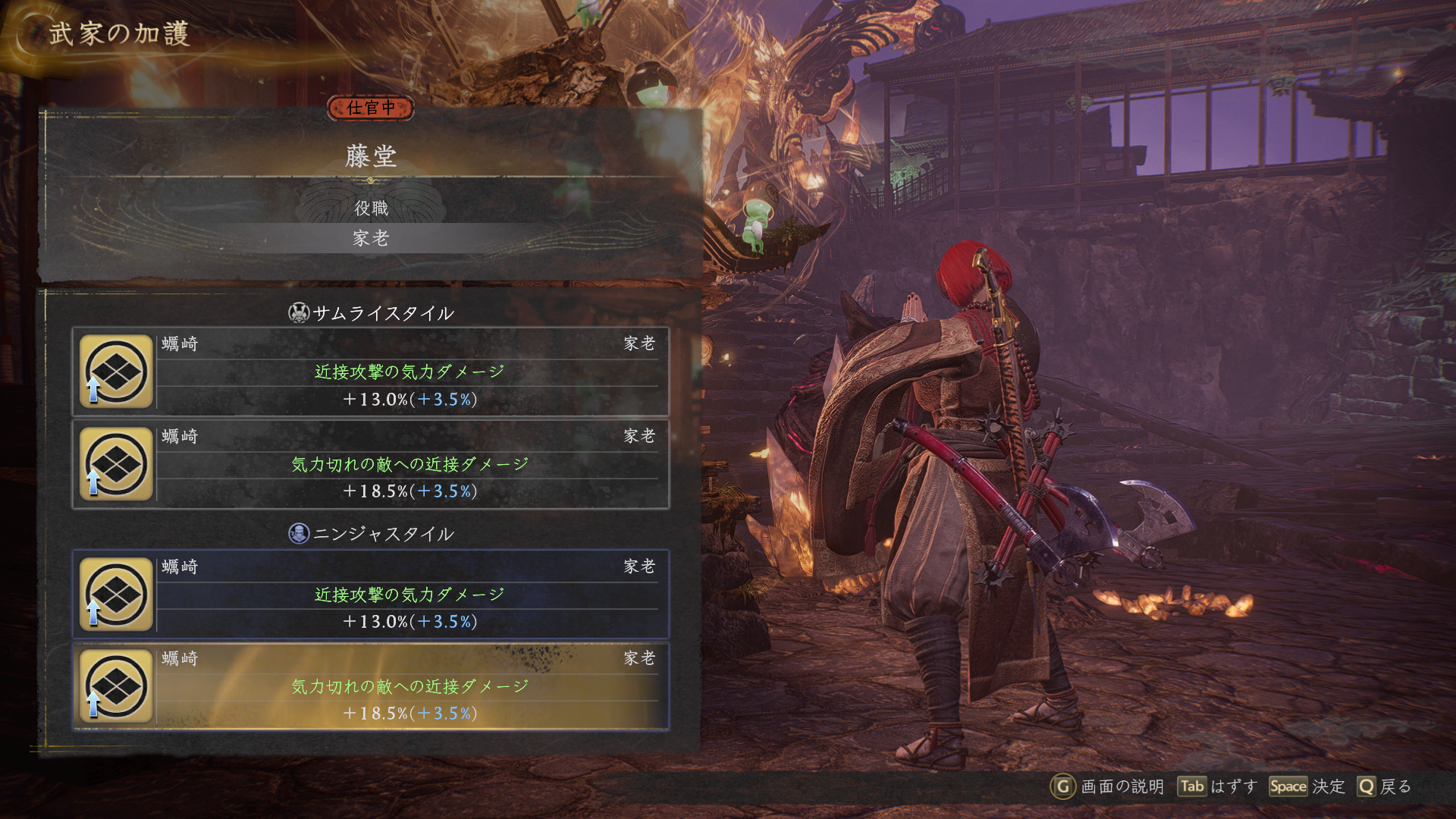This screenshot has width=1456, height=819.
Task: Pick Ninja style 近接攻撃の気力ダメージ blessing slot
Action: click(x=371, y=595)
